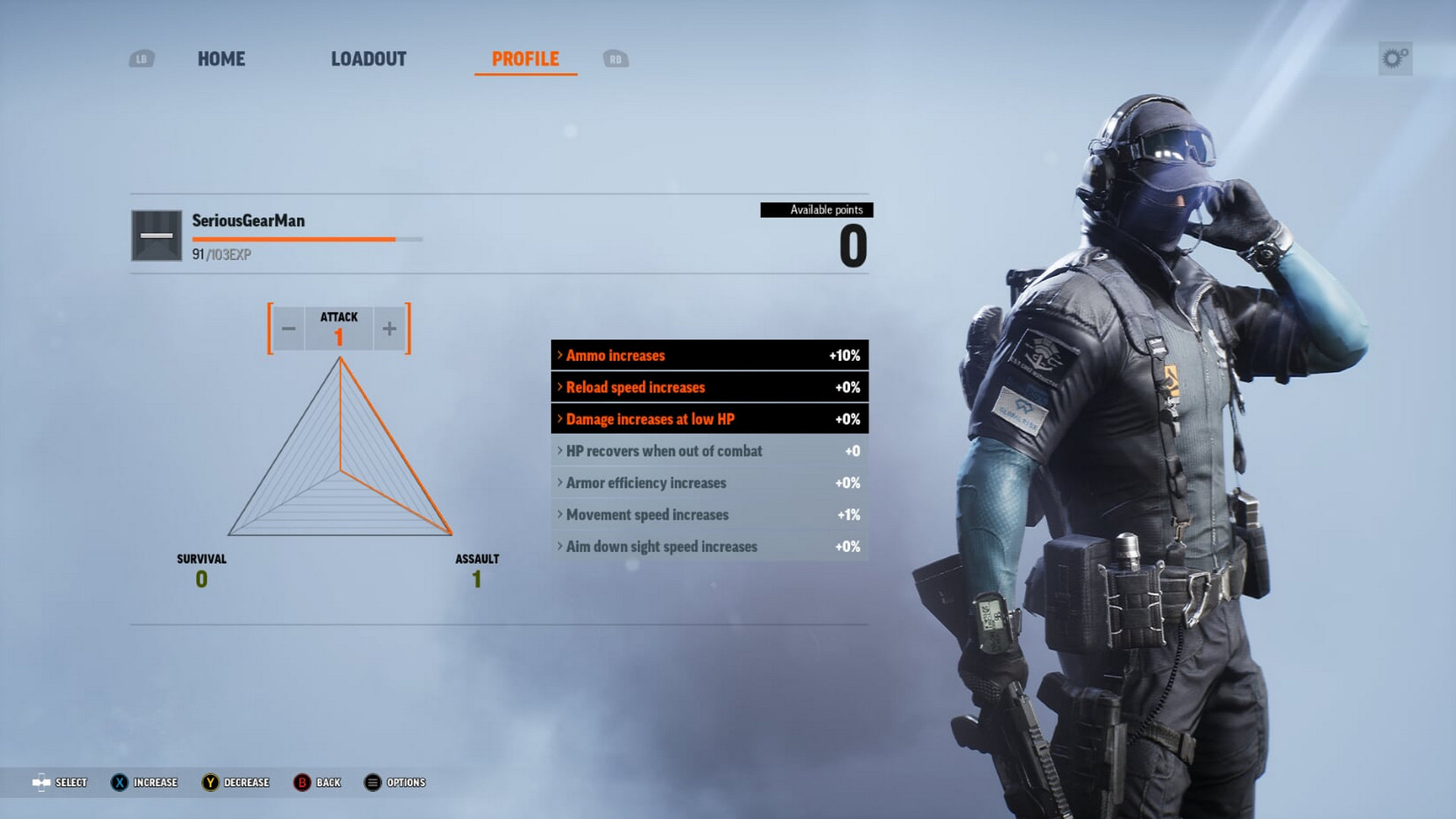Click the HP recovers when out of combat row
The width and height of the screenshot is (1456, 819).
[x=709, y=450]
